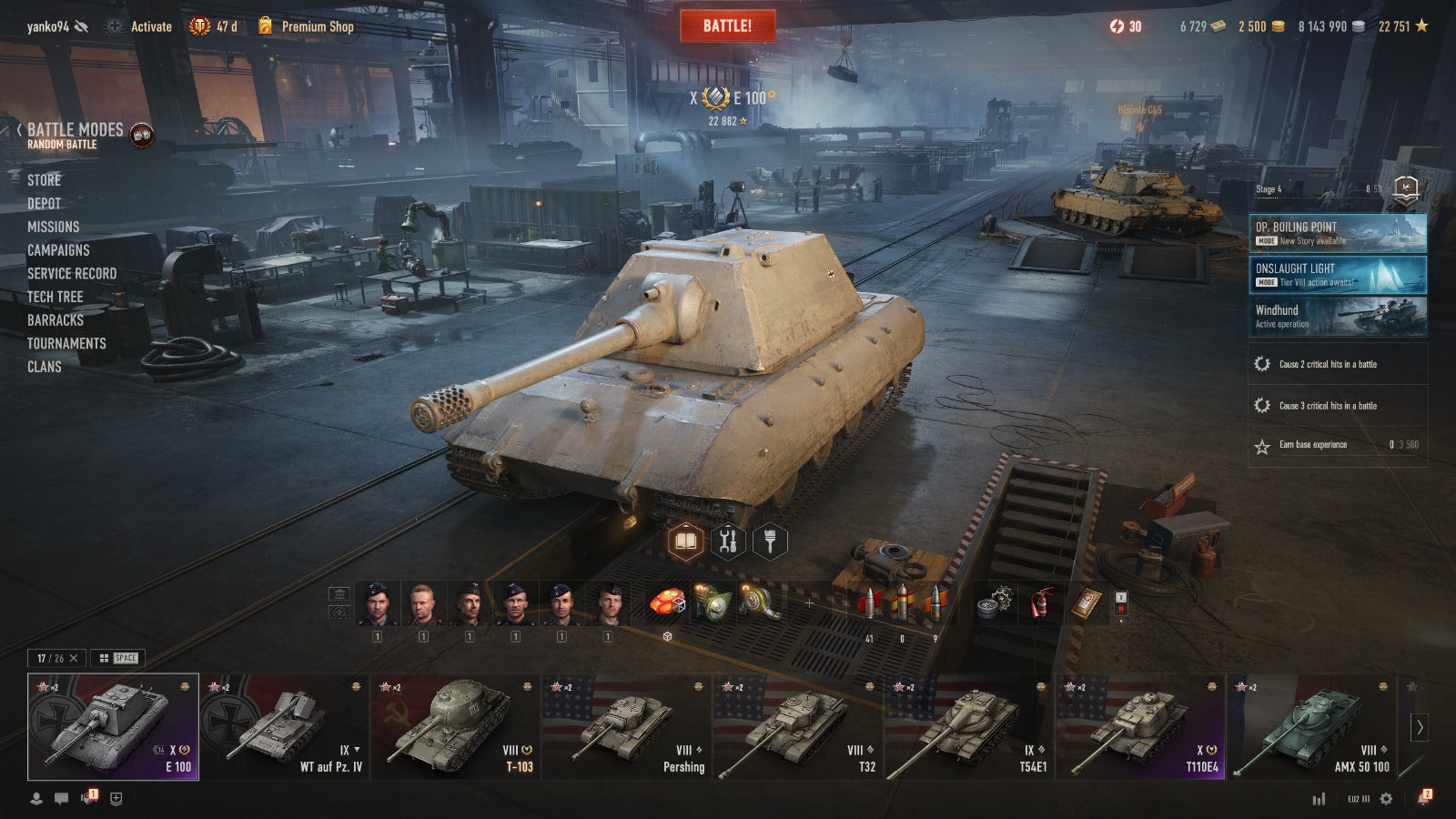Show the next tanks with the carousel arrow
Screen dimensions: 1456x819
click(x=1419, y=726)
